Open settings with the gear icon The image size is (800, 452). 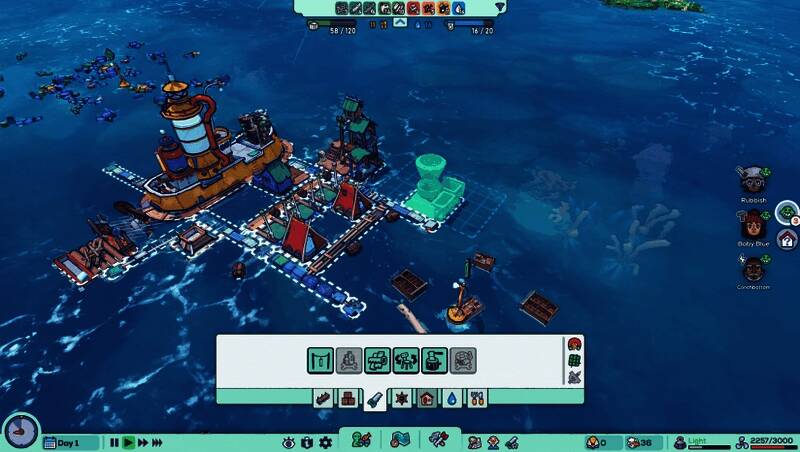(323, 442)
